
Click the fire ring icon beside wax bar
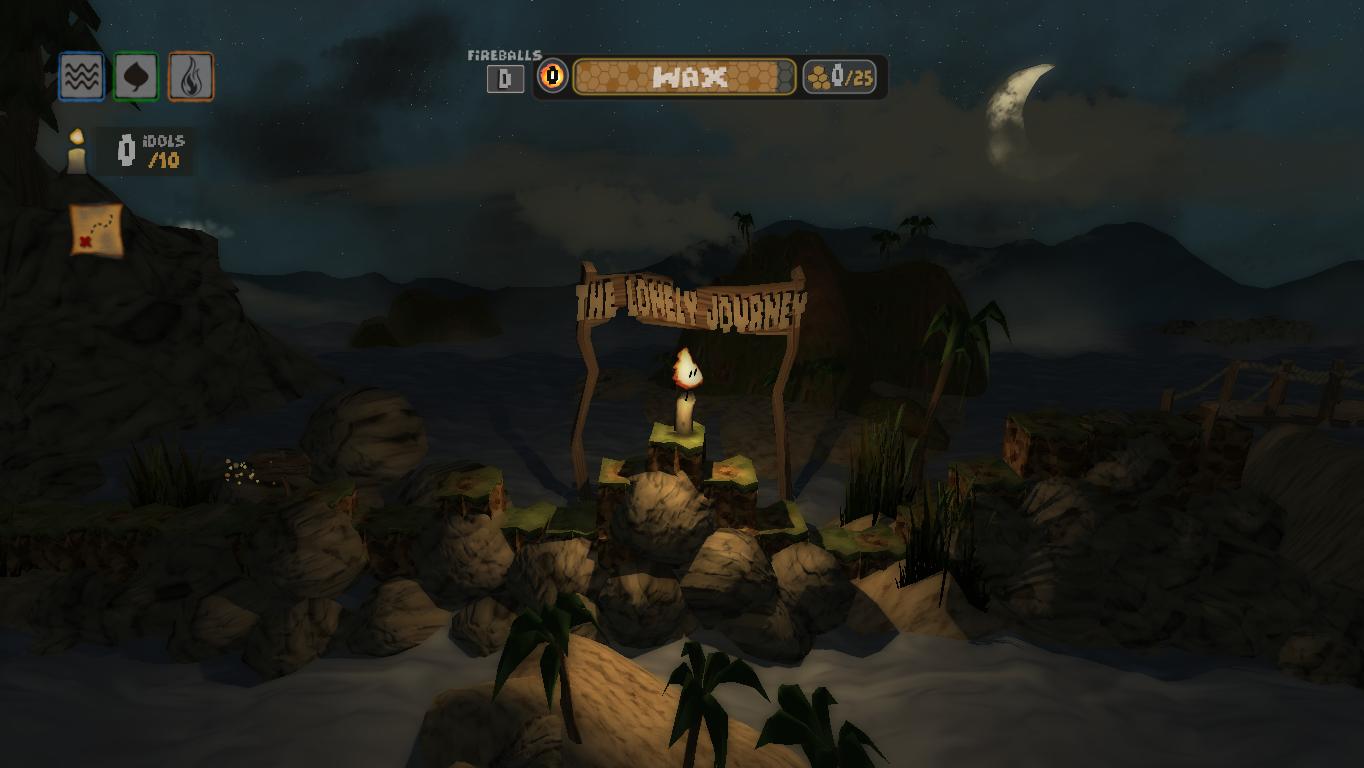pyautogui.click(x=552, y=76)
